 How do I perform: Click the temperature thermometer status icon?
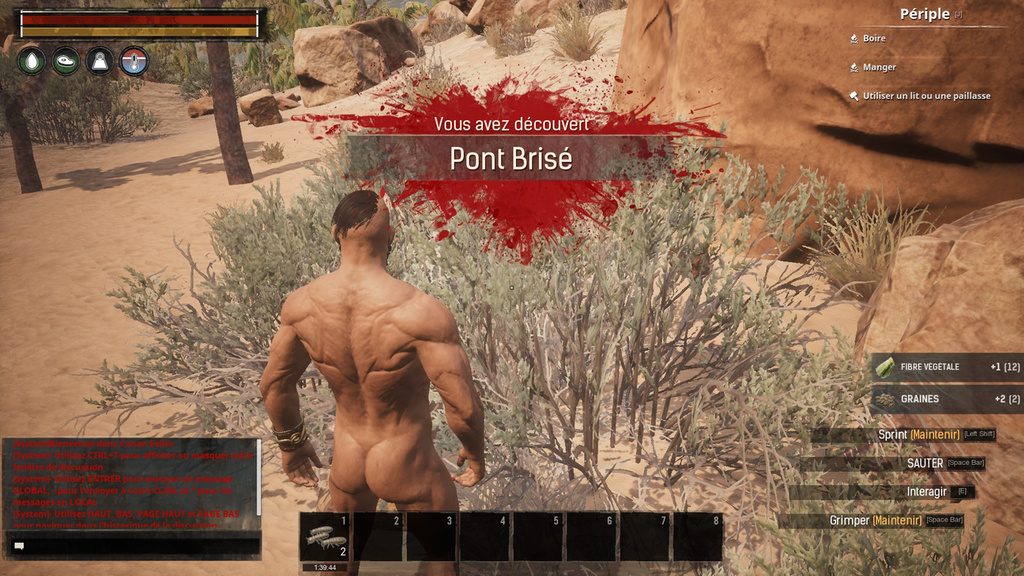tap(134, 60)
